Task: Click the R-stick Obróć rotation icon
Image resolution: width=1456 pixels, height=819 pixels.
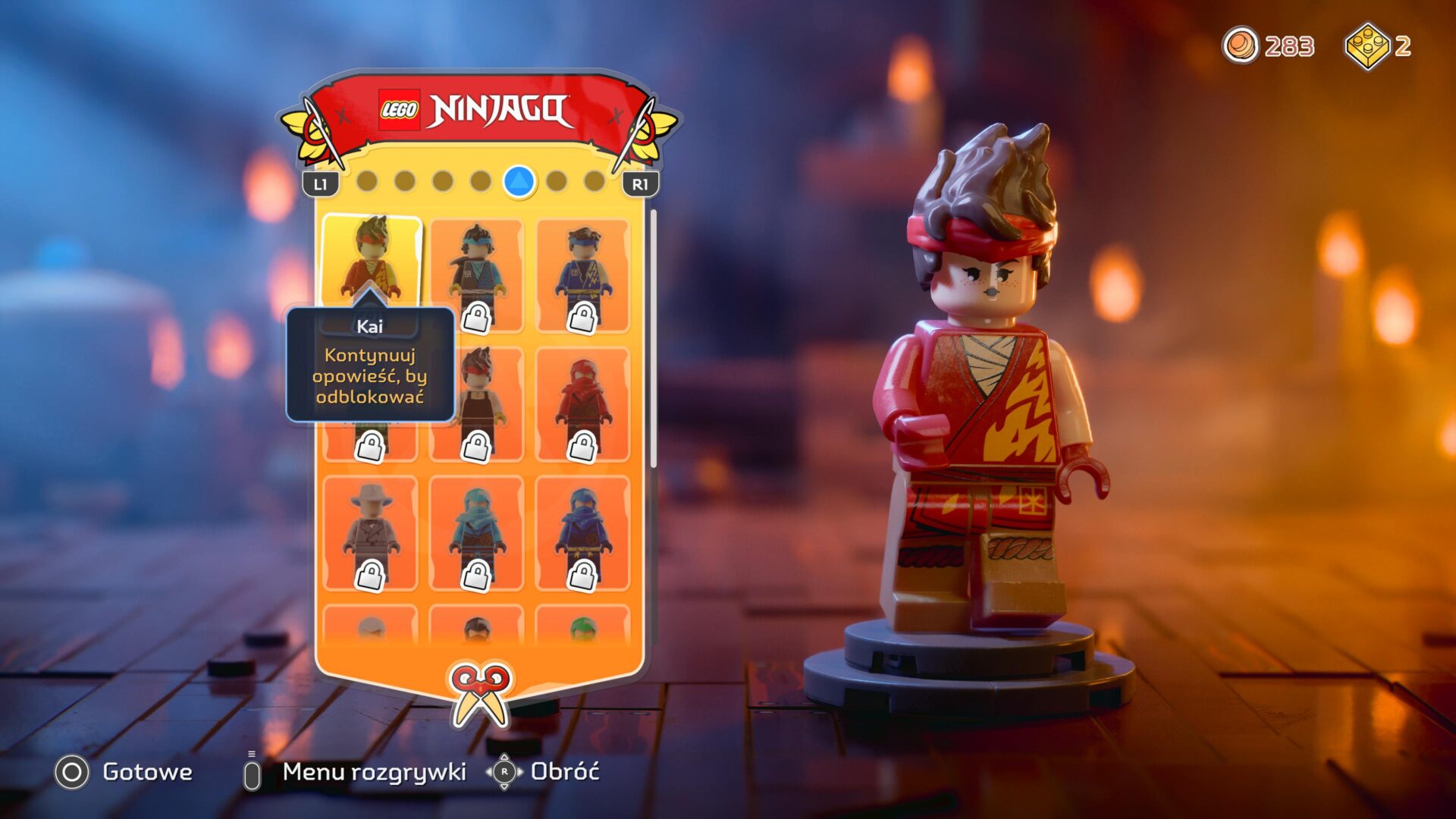Action: pyautogui.click(x=507, y=773)
